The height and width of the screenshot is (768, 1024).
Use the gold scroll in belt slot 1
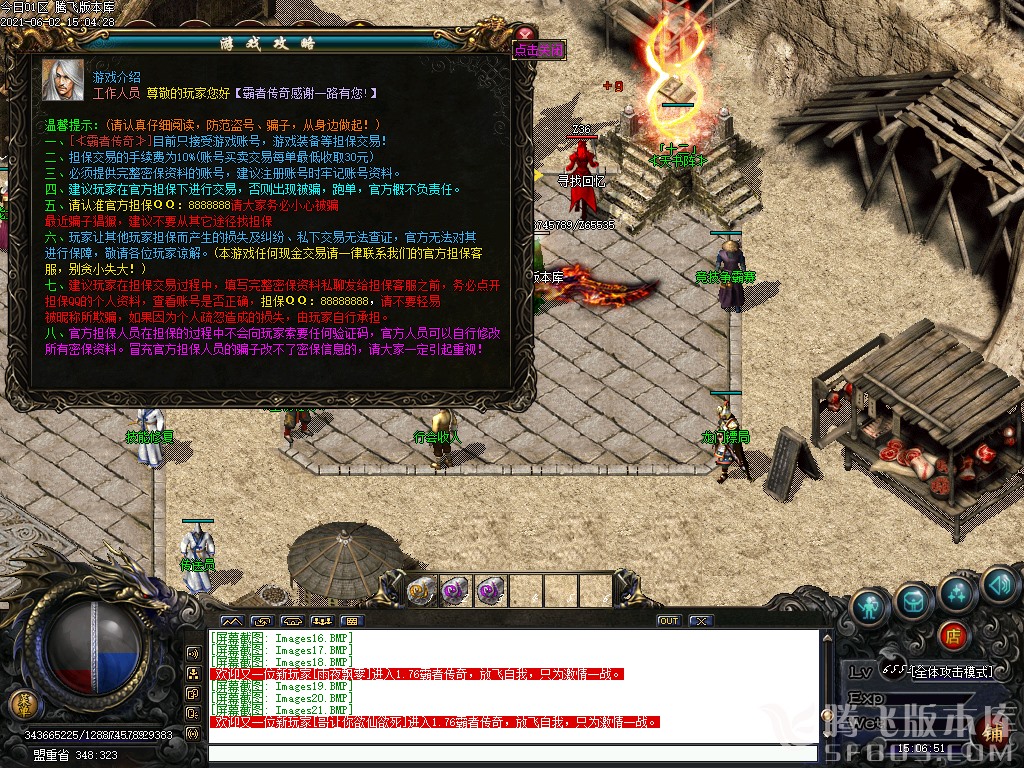(x=421, y=590)
